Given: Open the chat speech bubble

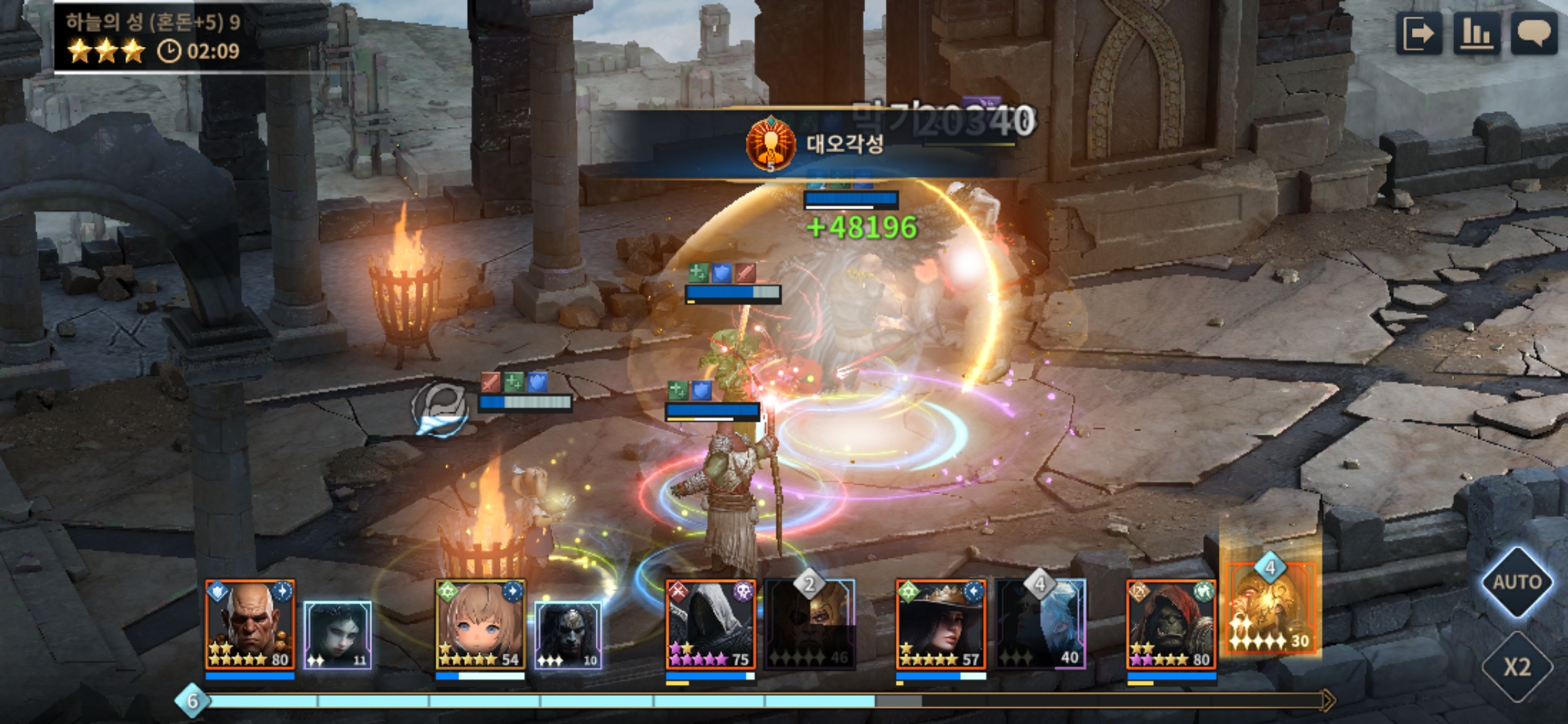Looking at the screenshot, I should [1534, 33].
